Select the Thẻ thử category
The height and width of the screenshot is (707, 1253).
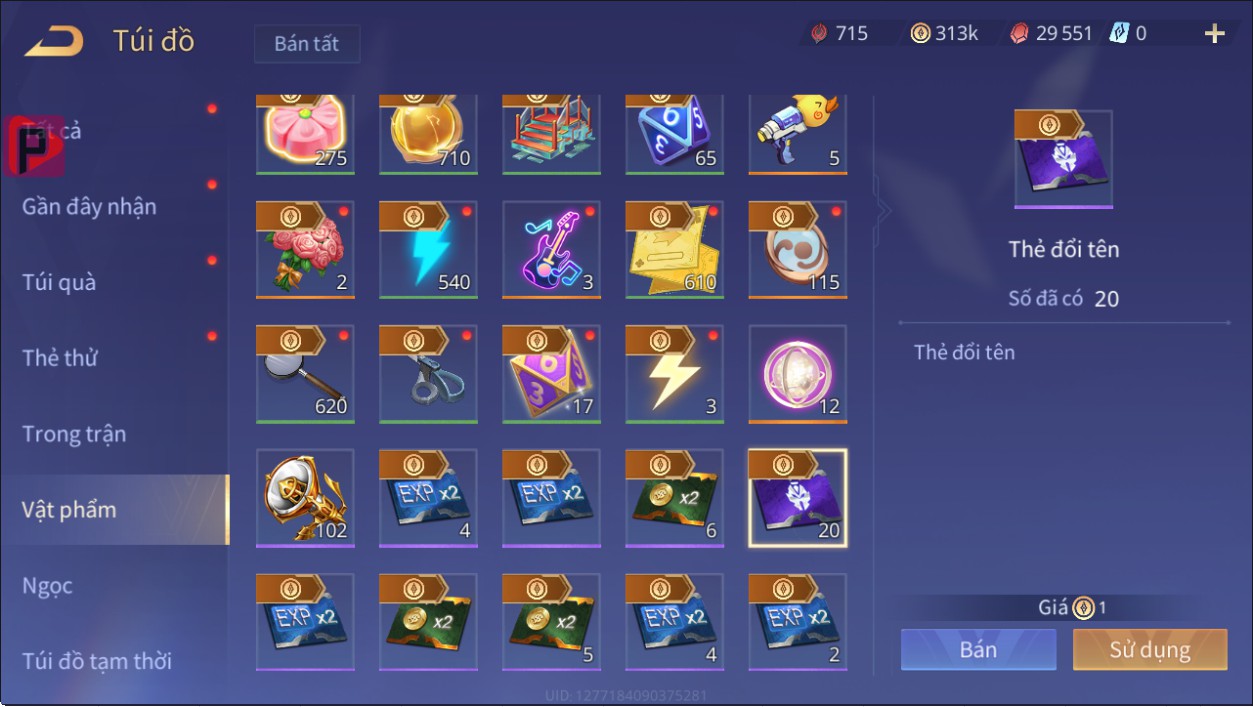pyautogui.click(x=60, y=358)
